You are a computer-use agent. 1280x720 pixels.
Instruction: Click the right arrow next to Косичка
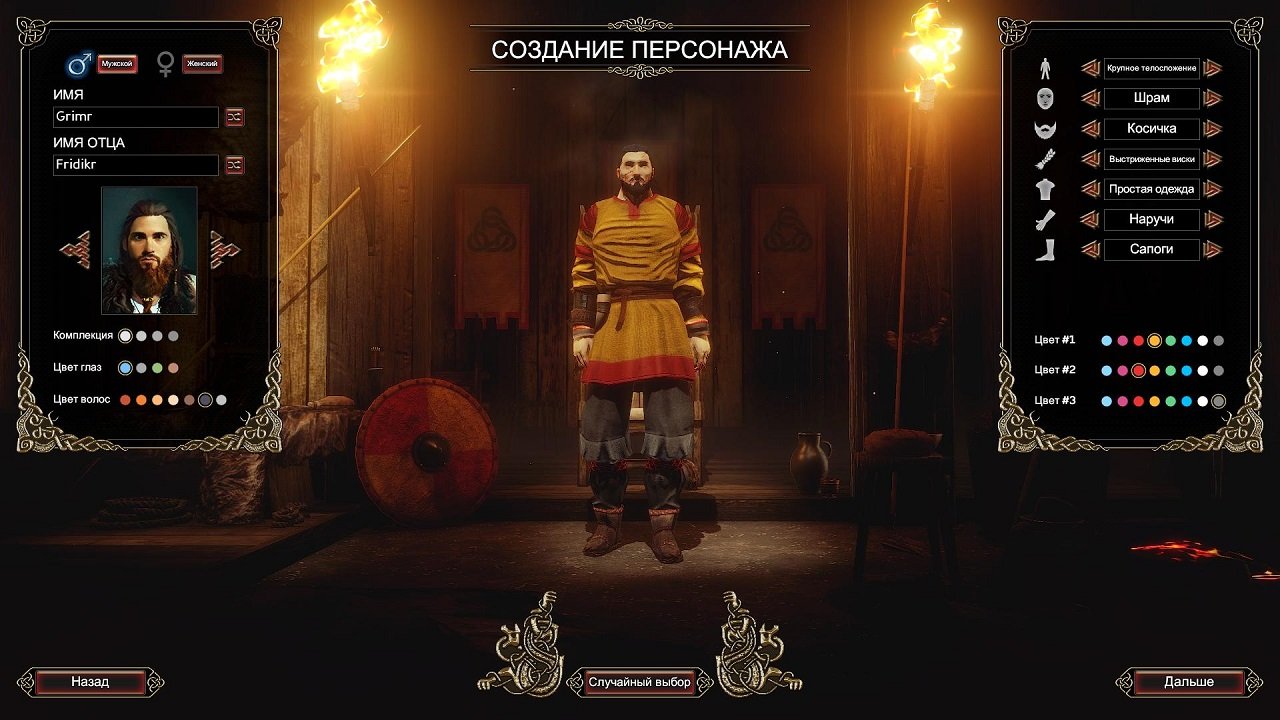point(1215,129)
